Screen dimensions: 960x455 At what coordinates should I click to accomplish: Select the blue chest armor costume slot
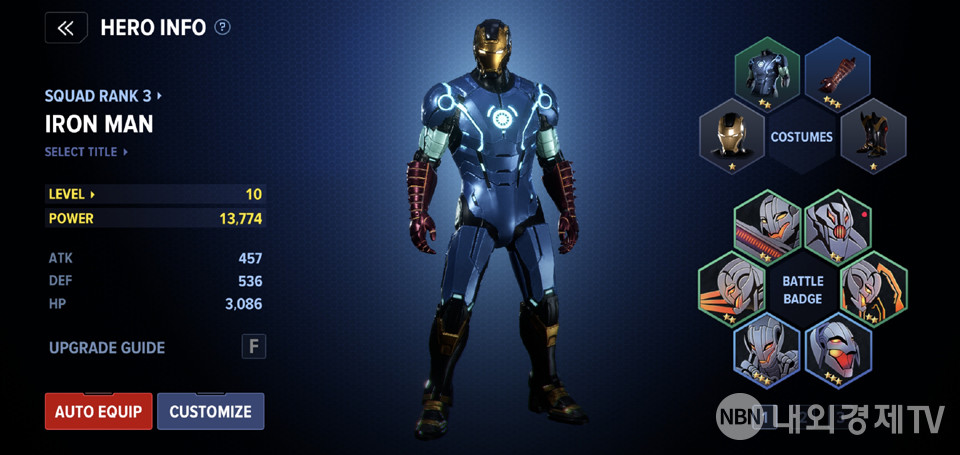(768, 72)
